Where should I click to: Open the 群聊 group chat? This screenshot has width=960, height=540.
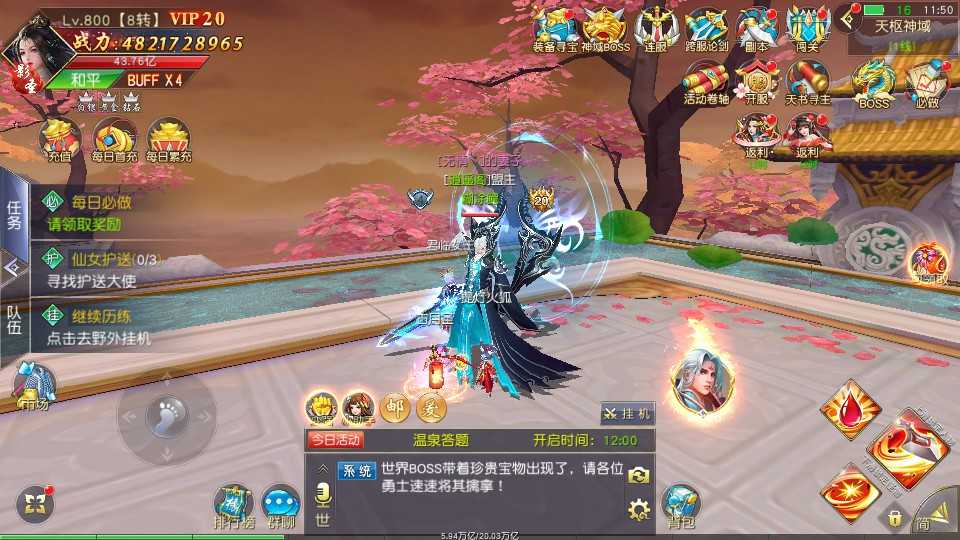click(281, 505)
